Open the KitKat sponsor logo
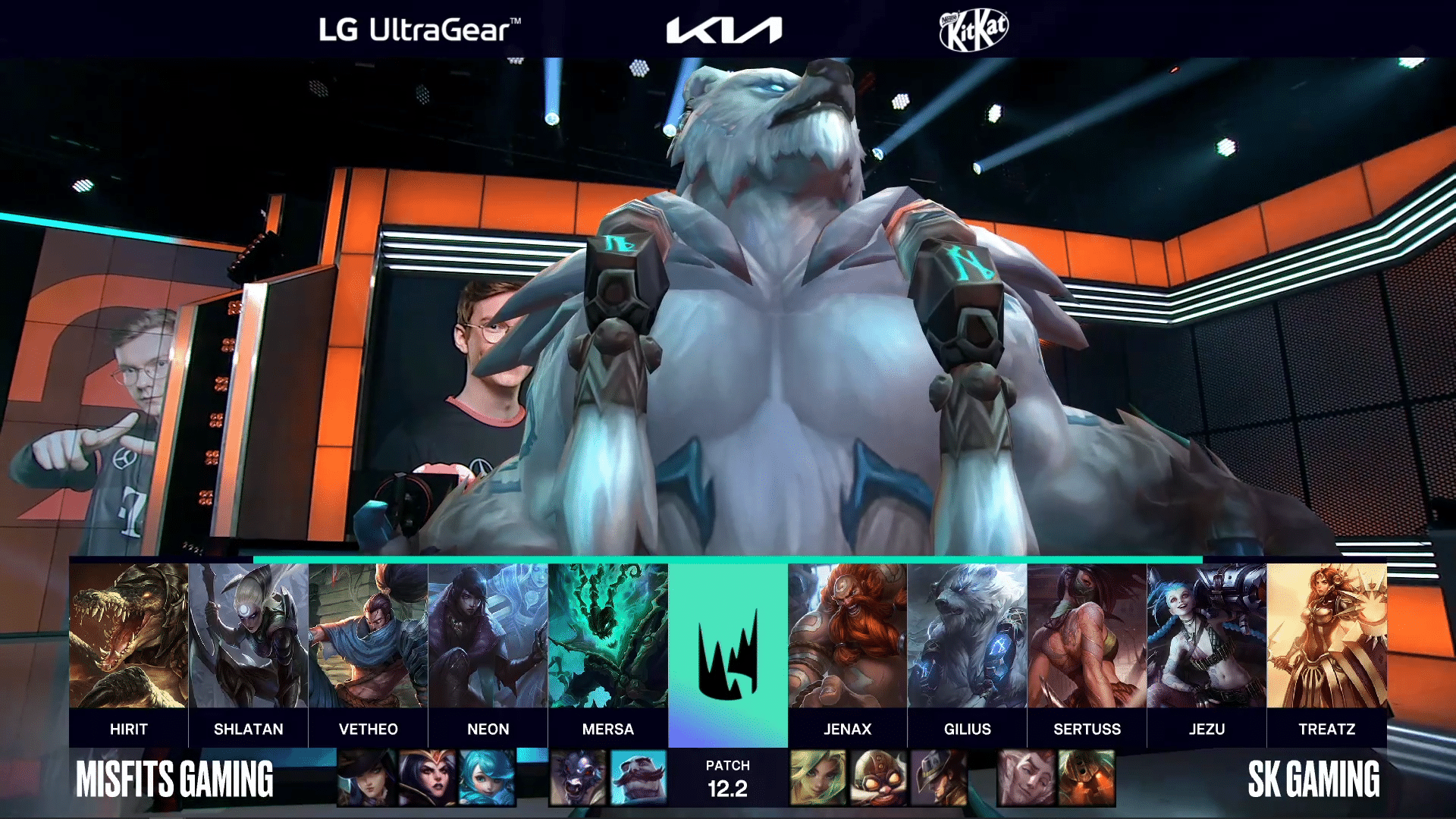 tap(974, 30)
